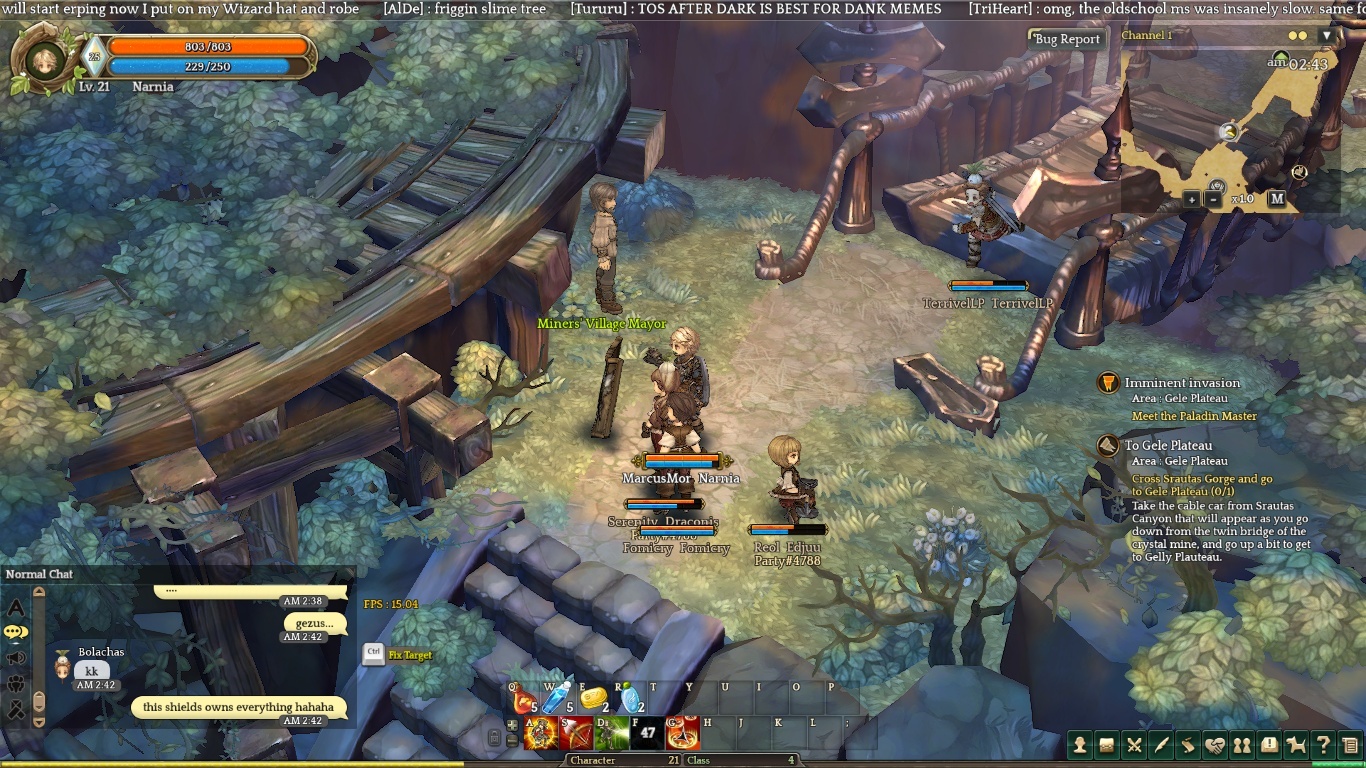
Task: Zoom in the minimap with plus button
Action: [1191, 198]
